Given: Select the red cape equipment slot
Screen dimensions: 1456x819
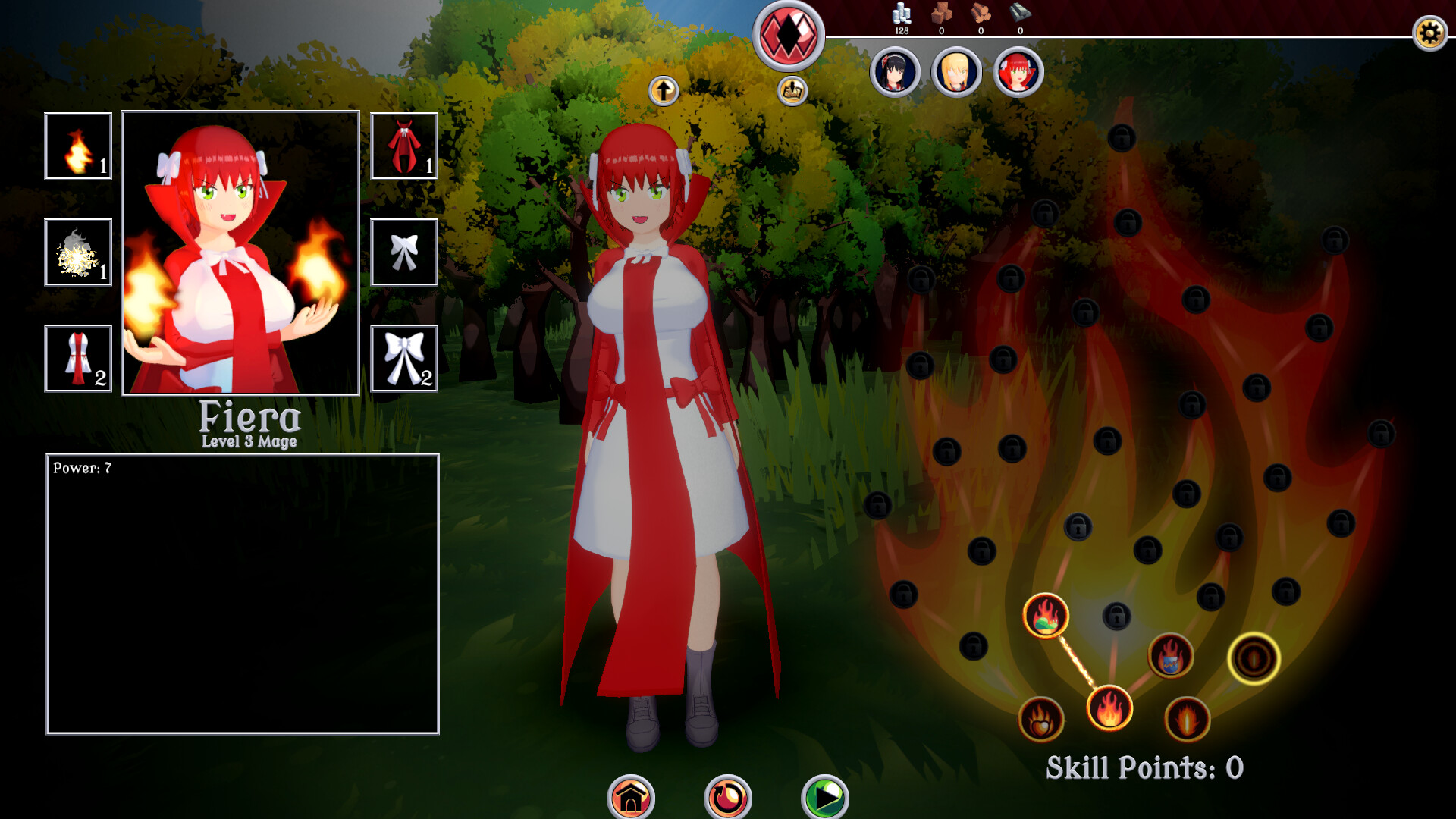Looking at the screenshot, I should coord(404,146).
